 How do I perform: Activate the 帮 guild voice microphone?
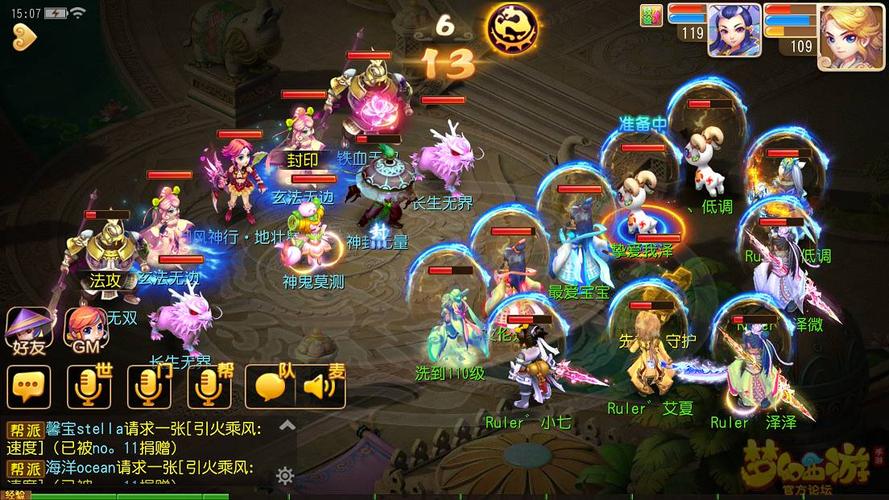[208, 386]
